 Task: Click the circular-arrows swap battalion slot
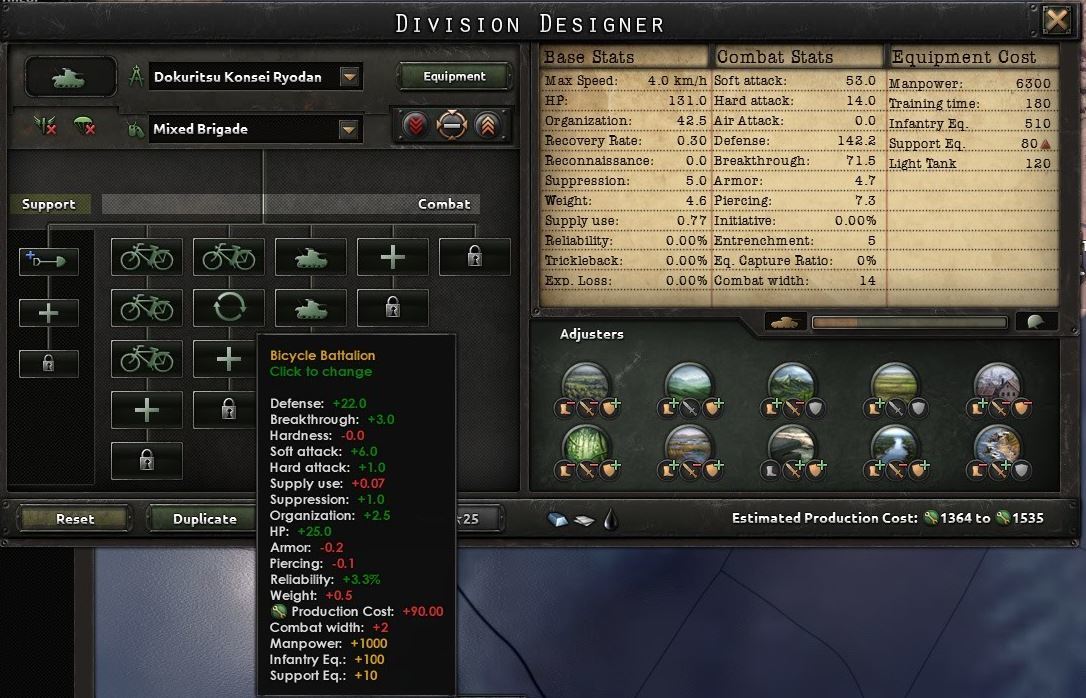[x=229, y=307]
